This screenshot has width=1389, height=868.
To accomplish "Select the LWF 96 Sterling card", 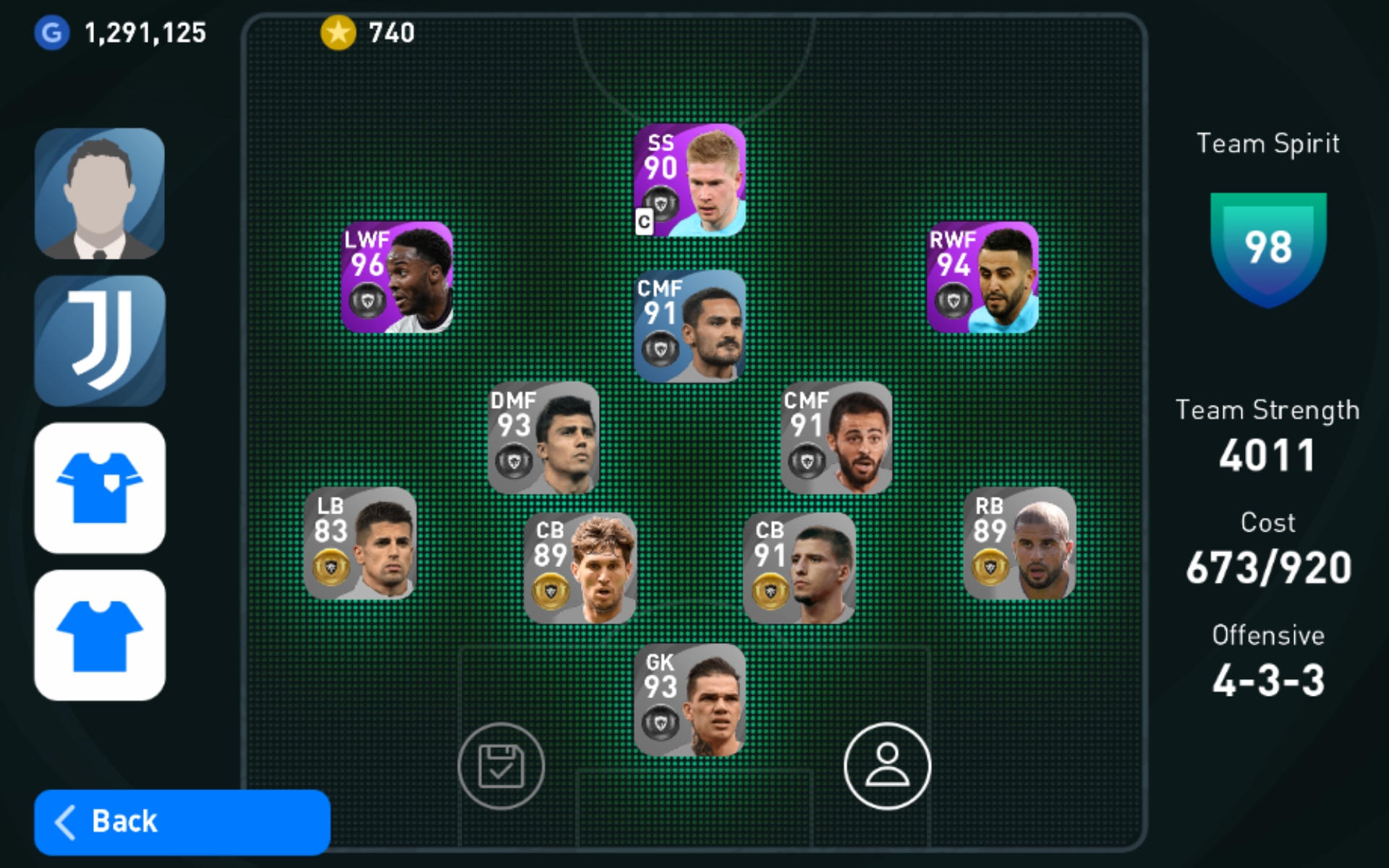I will point(396,278).
